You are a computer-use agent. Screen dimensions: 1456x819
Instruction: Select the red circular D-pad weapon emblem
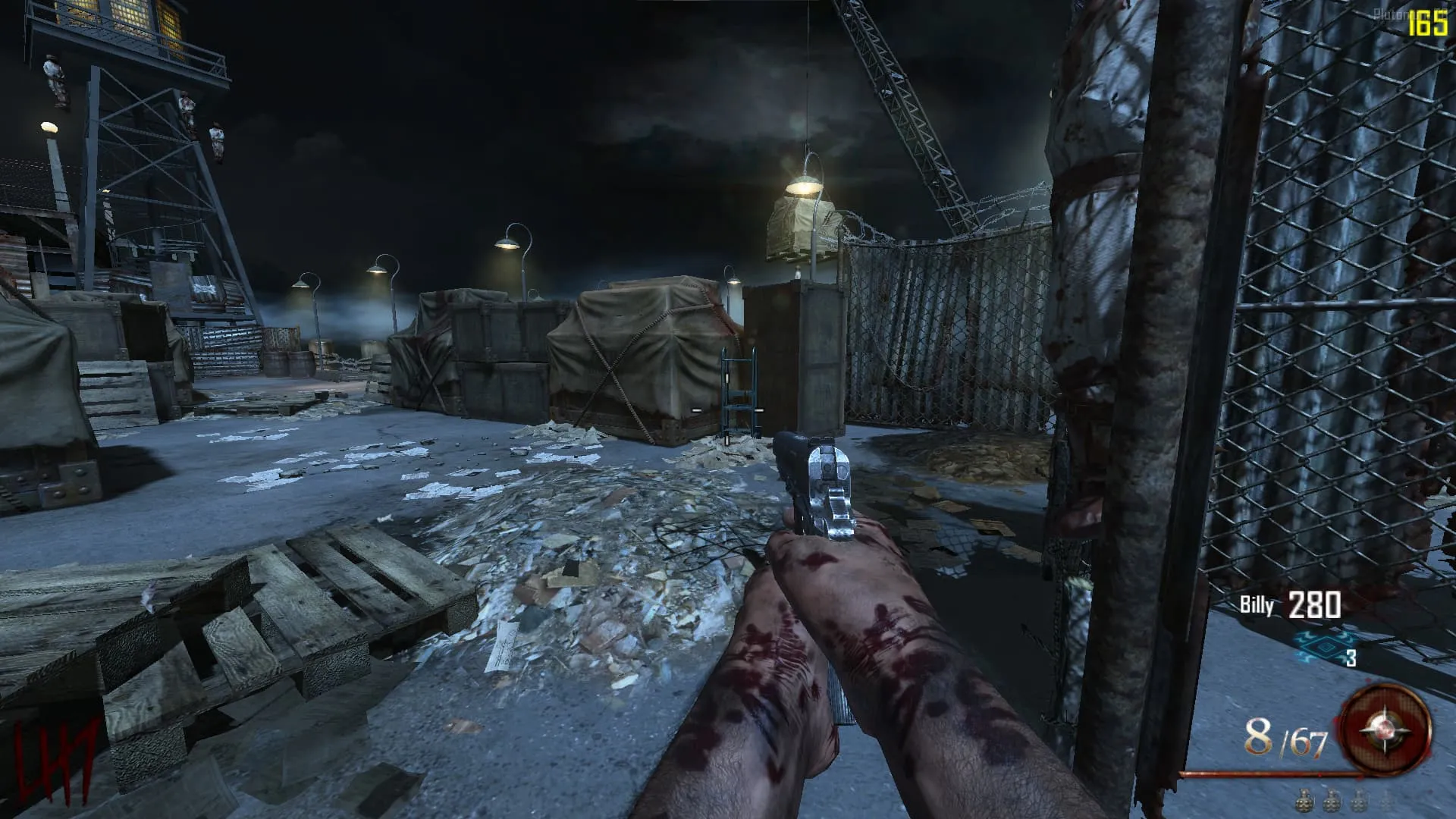click(x=1385, y=730)
